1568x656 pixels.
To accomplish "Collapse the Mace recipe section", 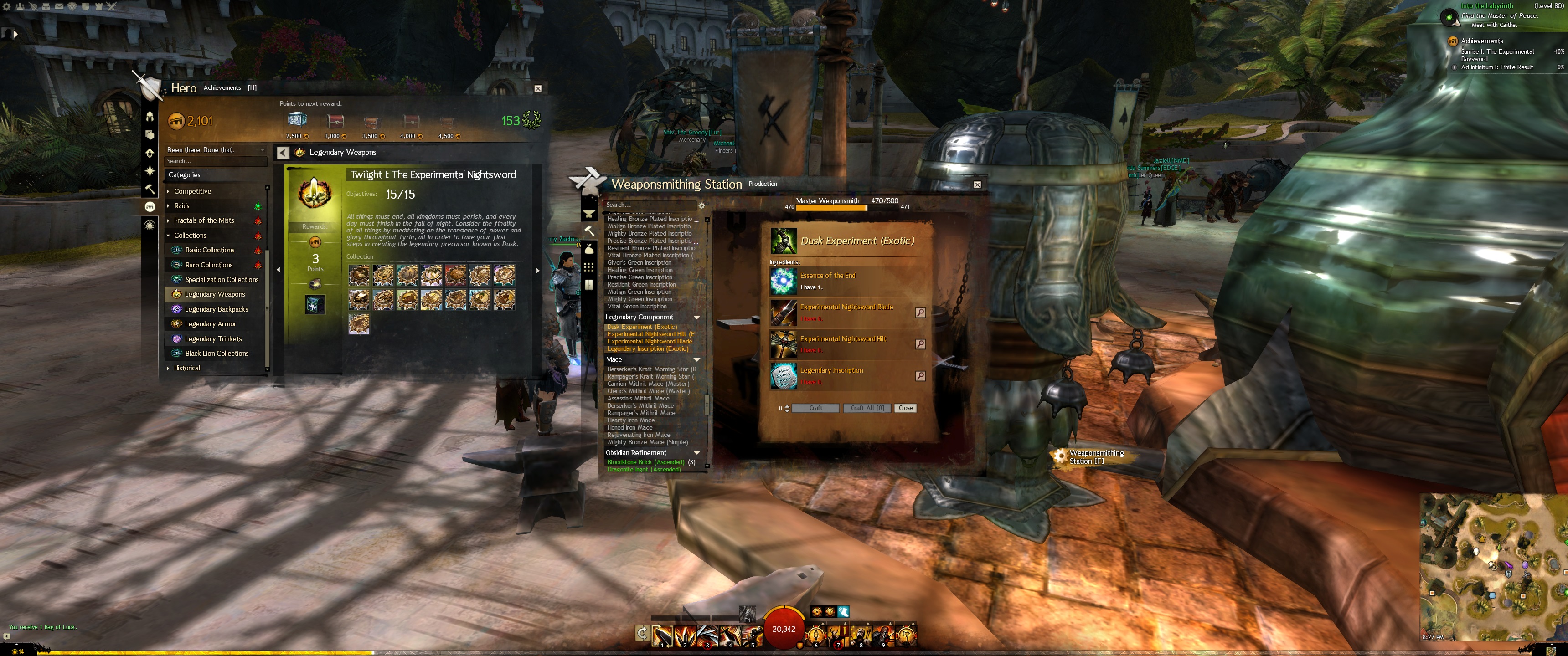I will click(696, 359).
